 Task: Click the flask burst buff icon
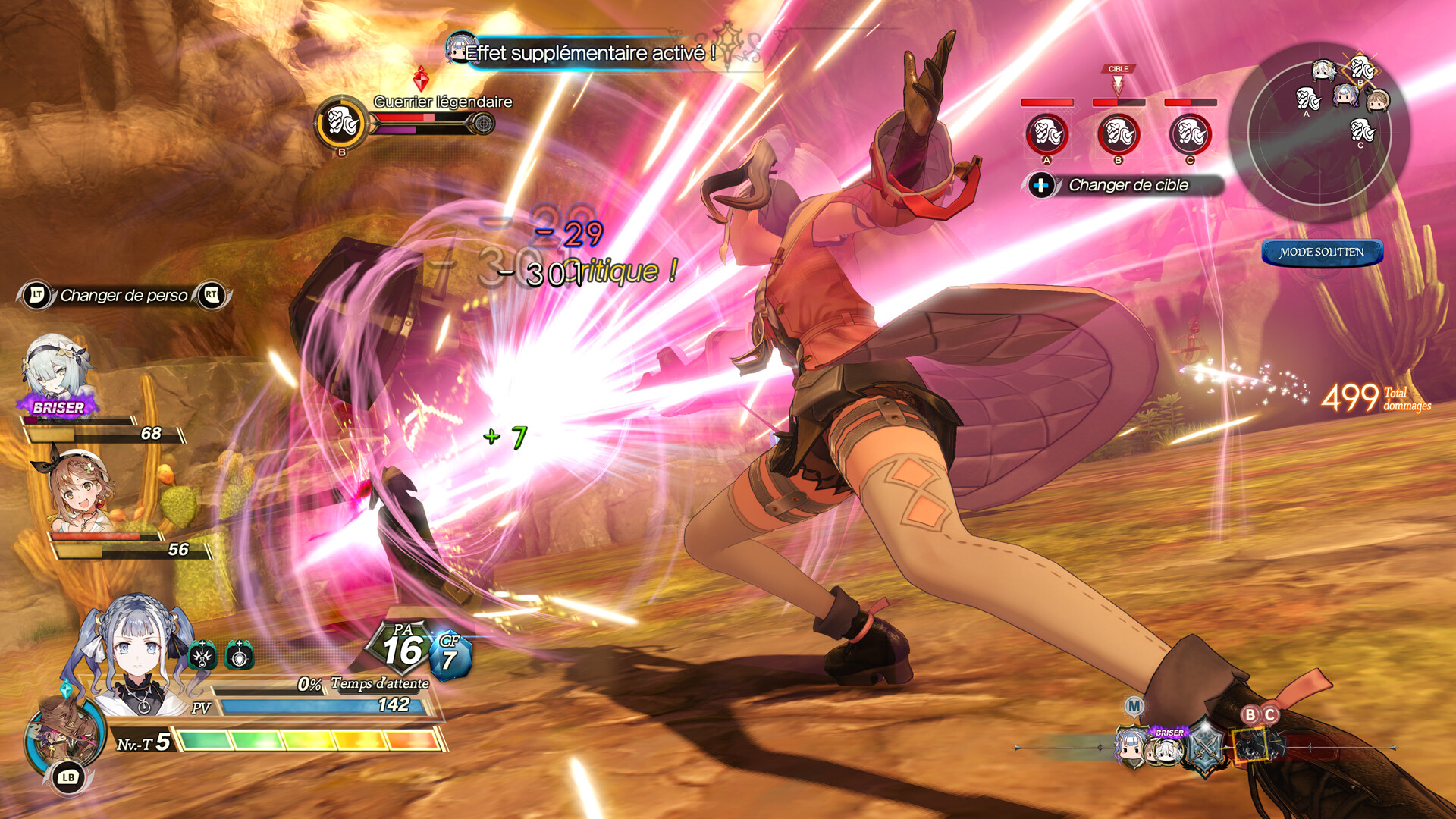pyautogui.click(x=202, y=655)
